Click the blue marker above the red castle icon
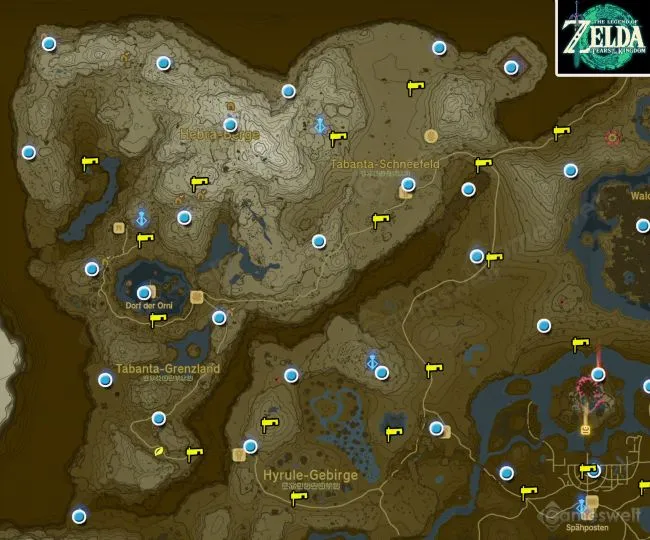The width and height of the screenshot is (650, 540). pyautogui.click(x=598, y=374)
